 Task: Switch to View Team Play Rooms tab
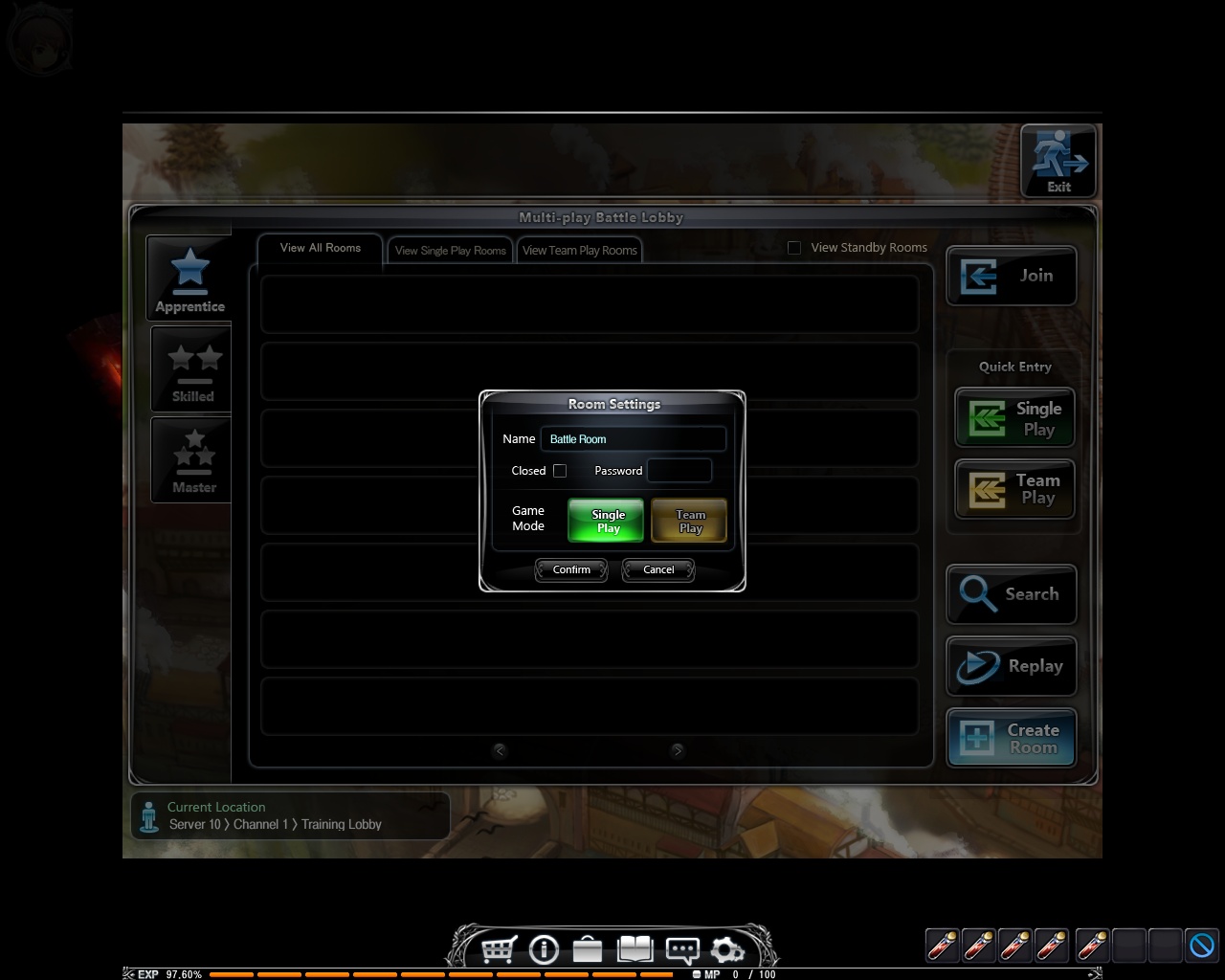coord(580,251)
